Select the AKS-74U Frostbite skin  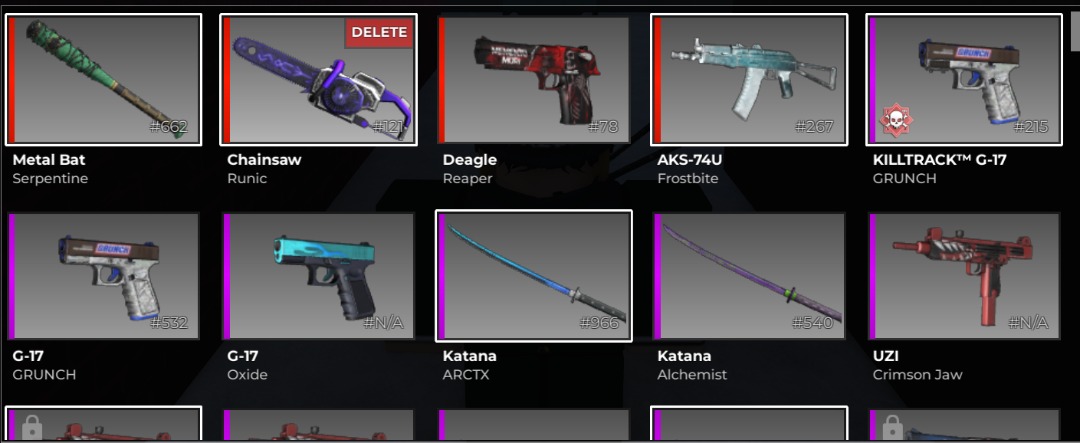(749, 80)
